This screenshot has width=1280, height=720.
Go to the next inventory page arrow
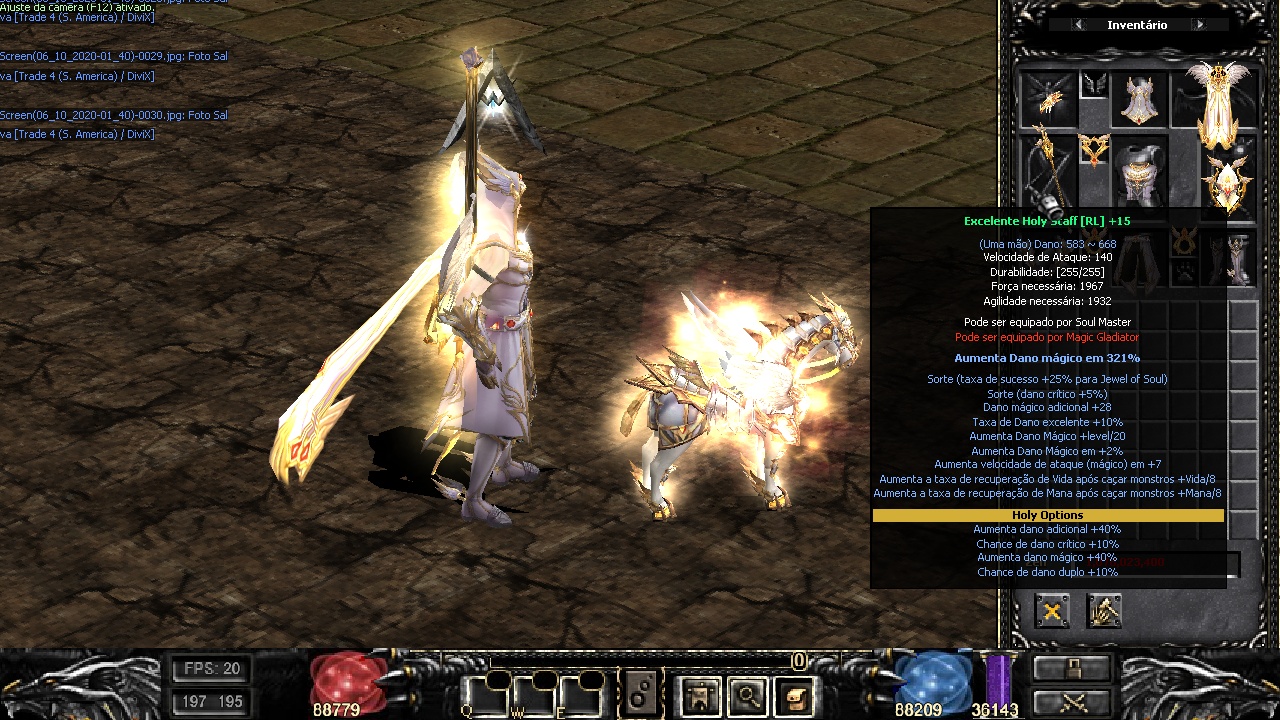tap(1199, 25)
